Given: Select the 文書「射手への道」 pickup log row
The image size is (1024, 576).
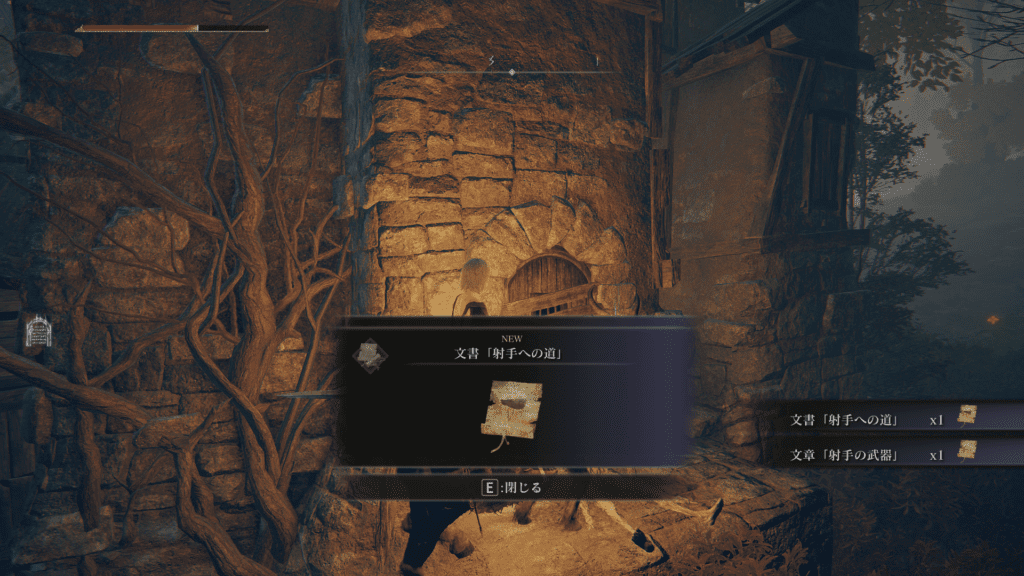Looking at the screenshot, I should (x=882, y=419).
